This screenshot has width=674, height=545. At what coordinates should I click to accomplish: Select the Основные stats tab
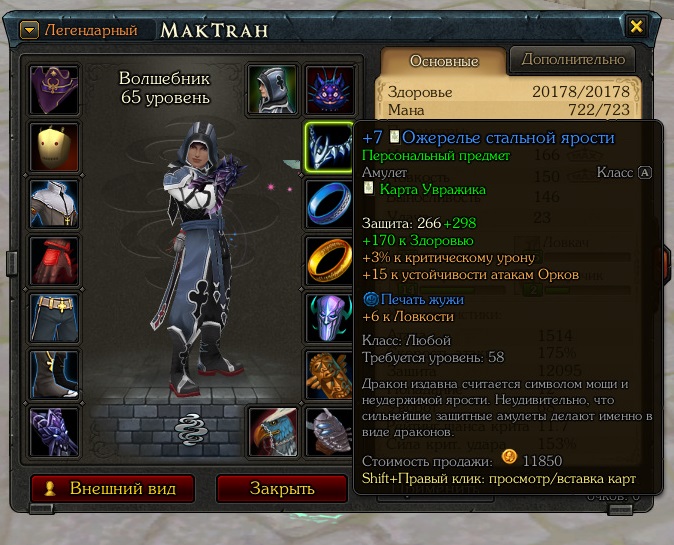tap(444, 61)
